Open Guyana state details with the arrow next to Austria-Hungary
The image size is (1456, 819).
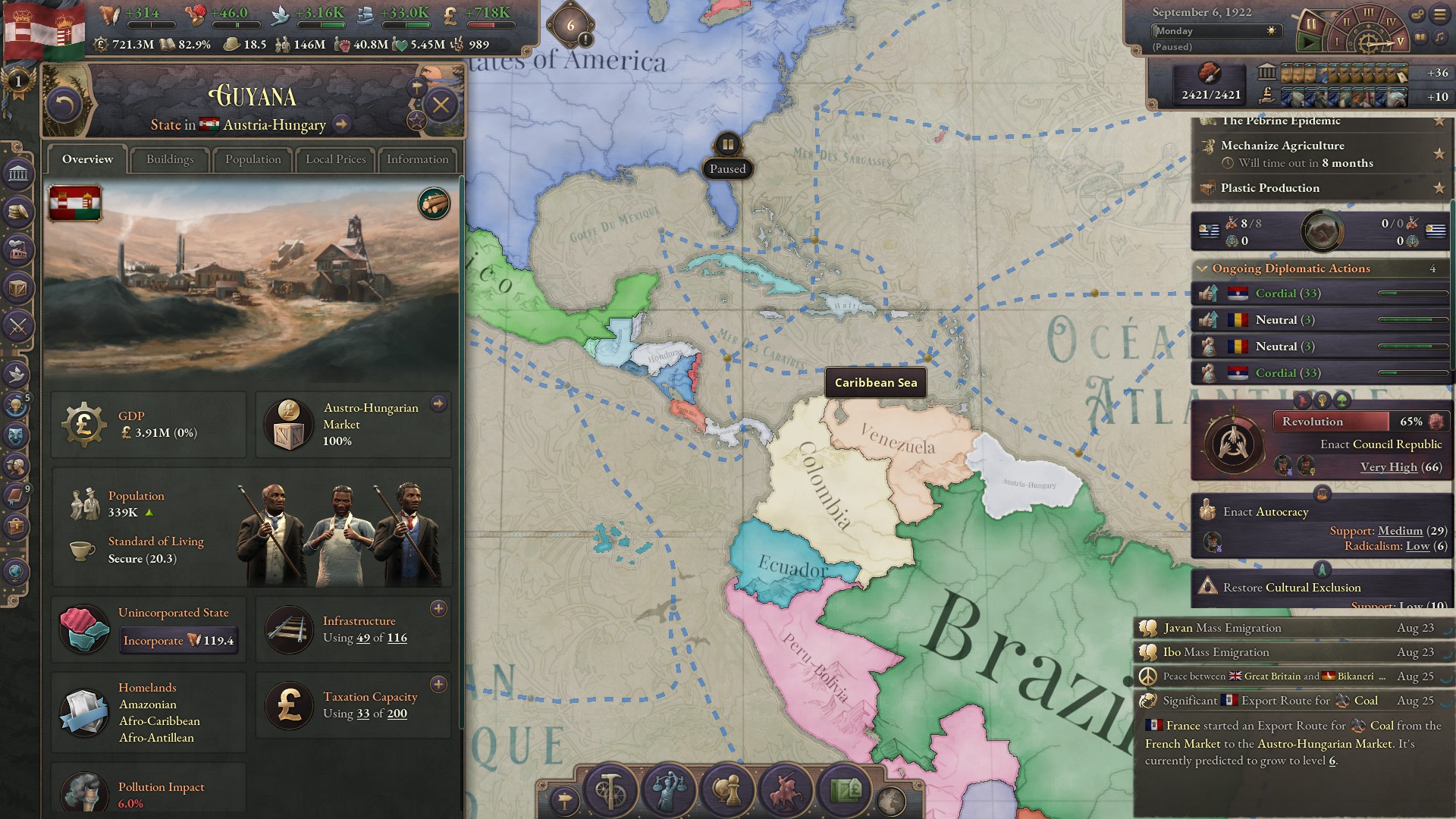pyautogui.click(x=343, y=125)
